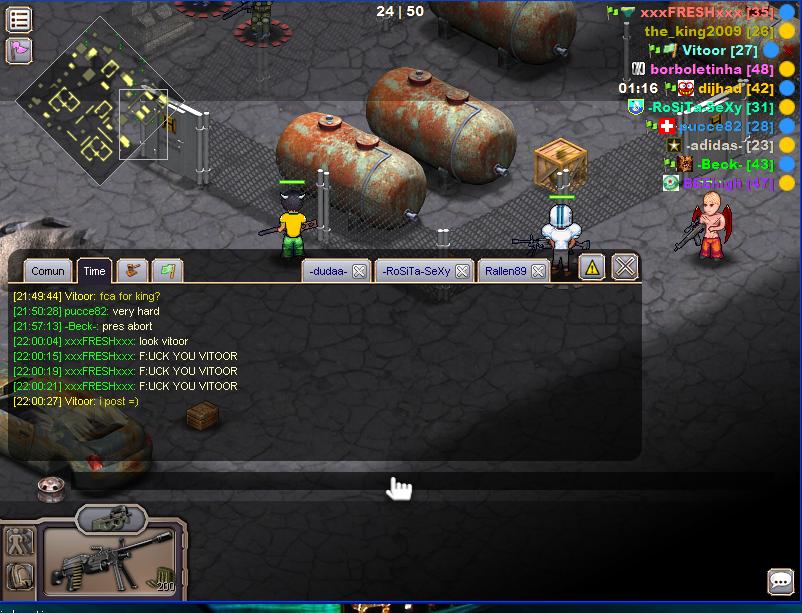Viewport: 802px width, 613px height.
Task: Switch to the Rallen89 private chat tab
Action: 506,271
